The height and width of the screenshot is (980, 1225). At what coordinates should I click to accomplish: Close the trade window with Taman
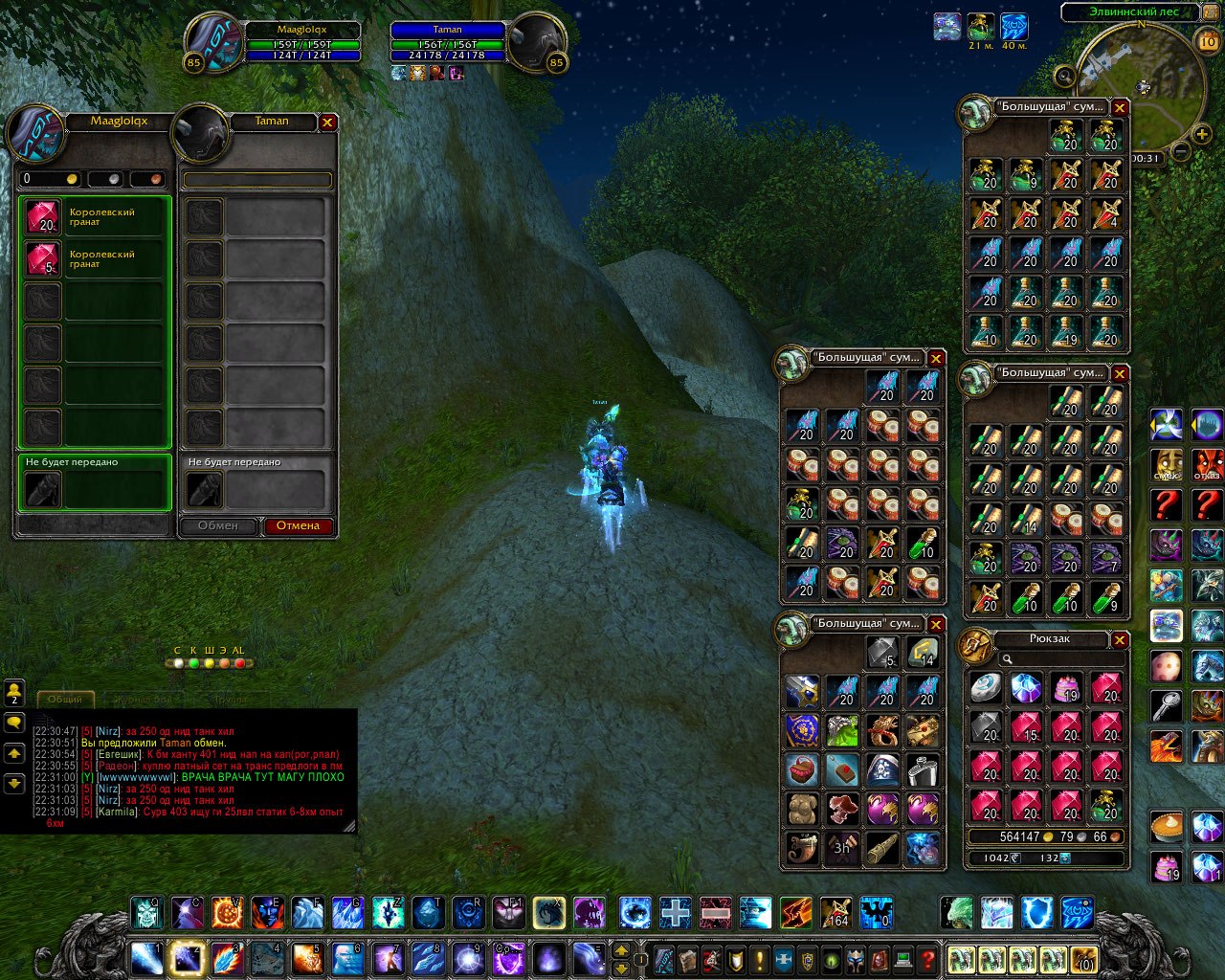(x=327, y=122)
